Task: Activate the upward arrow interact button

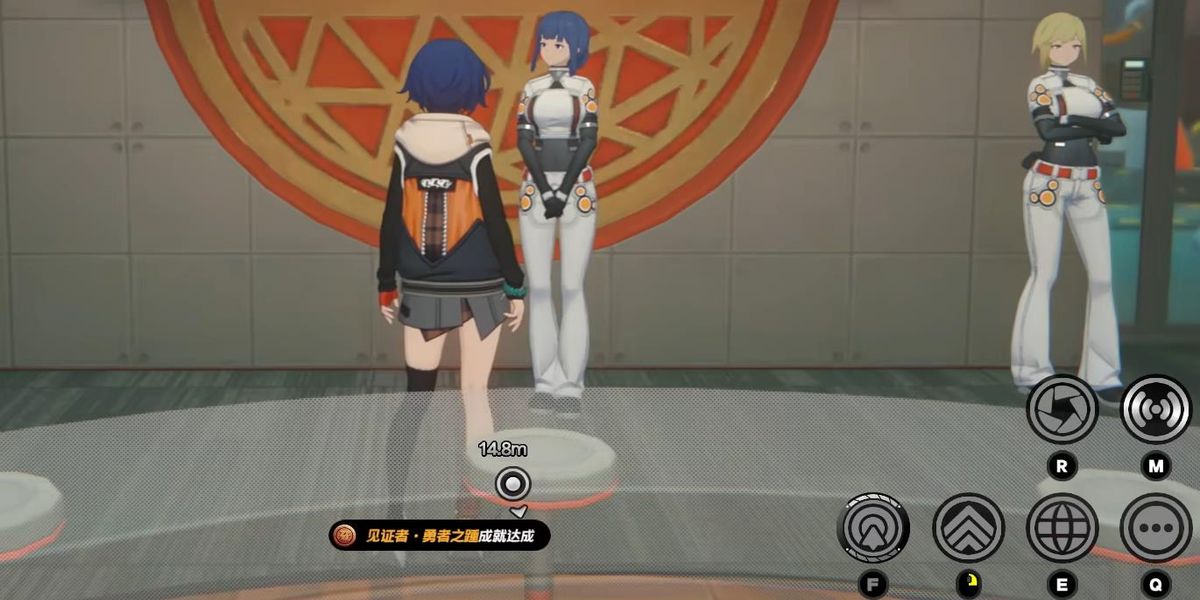Action: coord(875,527)
